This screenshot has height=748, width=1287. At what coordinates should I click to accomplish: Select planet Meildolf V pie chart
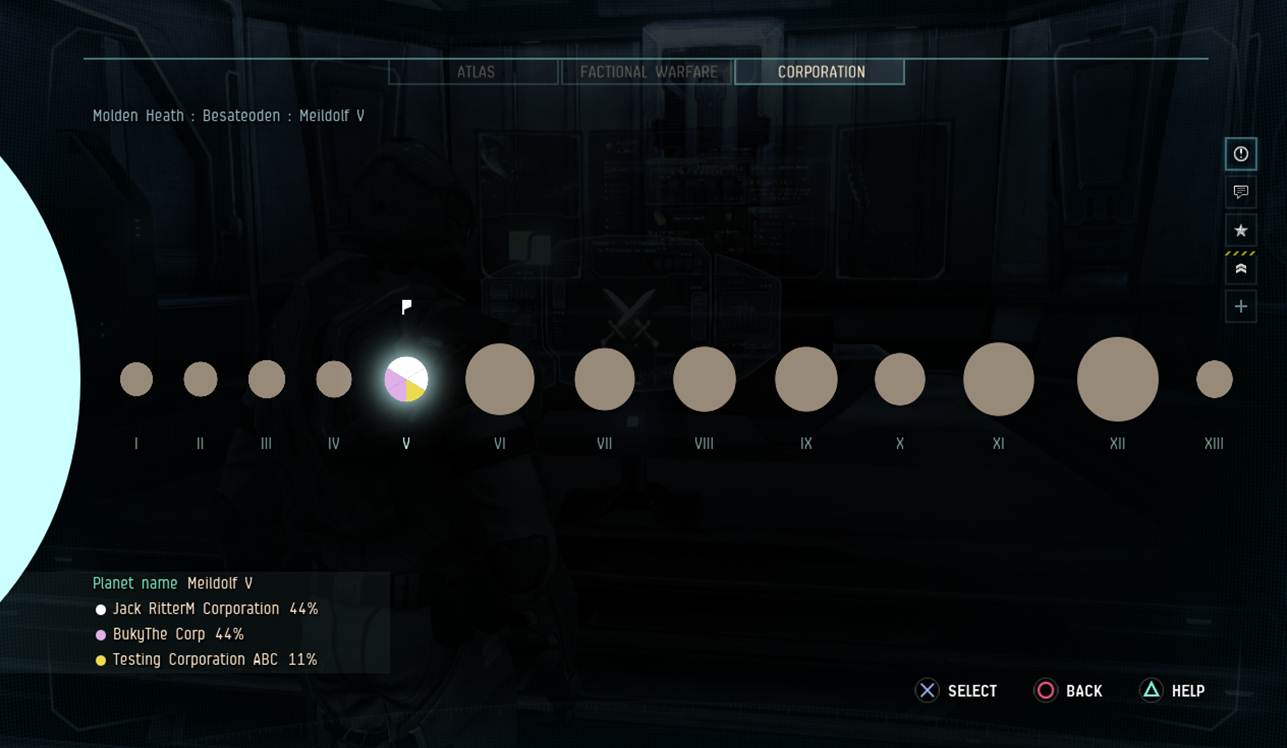pyautogui.click(x=405, y=379)
